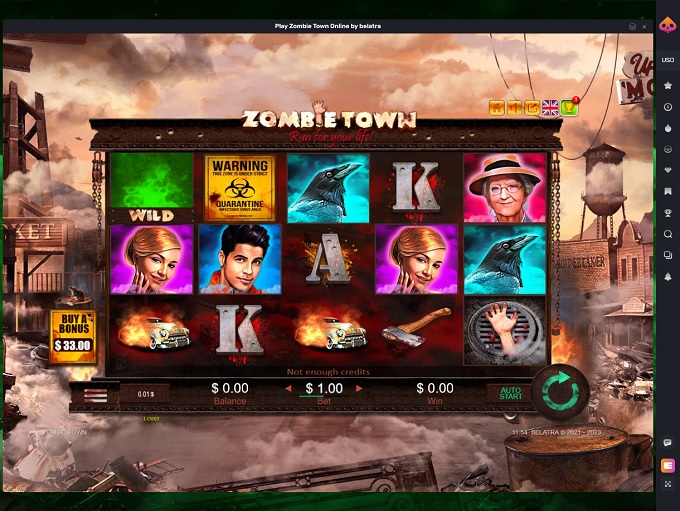
Task: Change language via the UK flag
Action: [550, 108]
